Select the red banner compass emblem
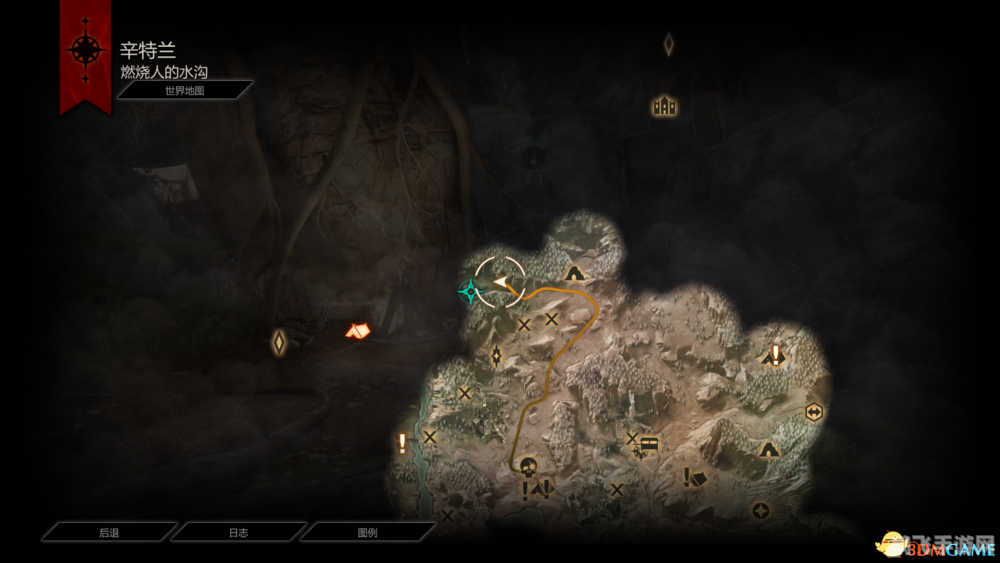 [84, 50]
